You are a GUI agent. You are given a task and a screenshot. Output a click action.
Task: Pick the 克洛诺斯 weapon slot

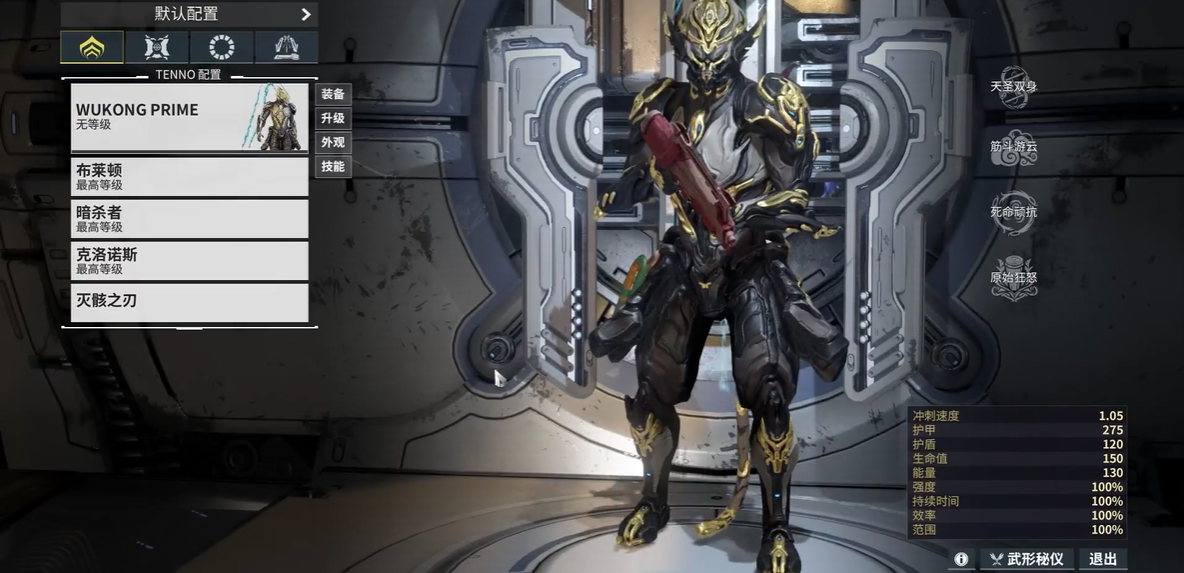(189, 261)
